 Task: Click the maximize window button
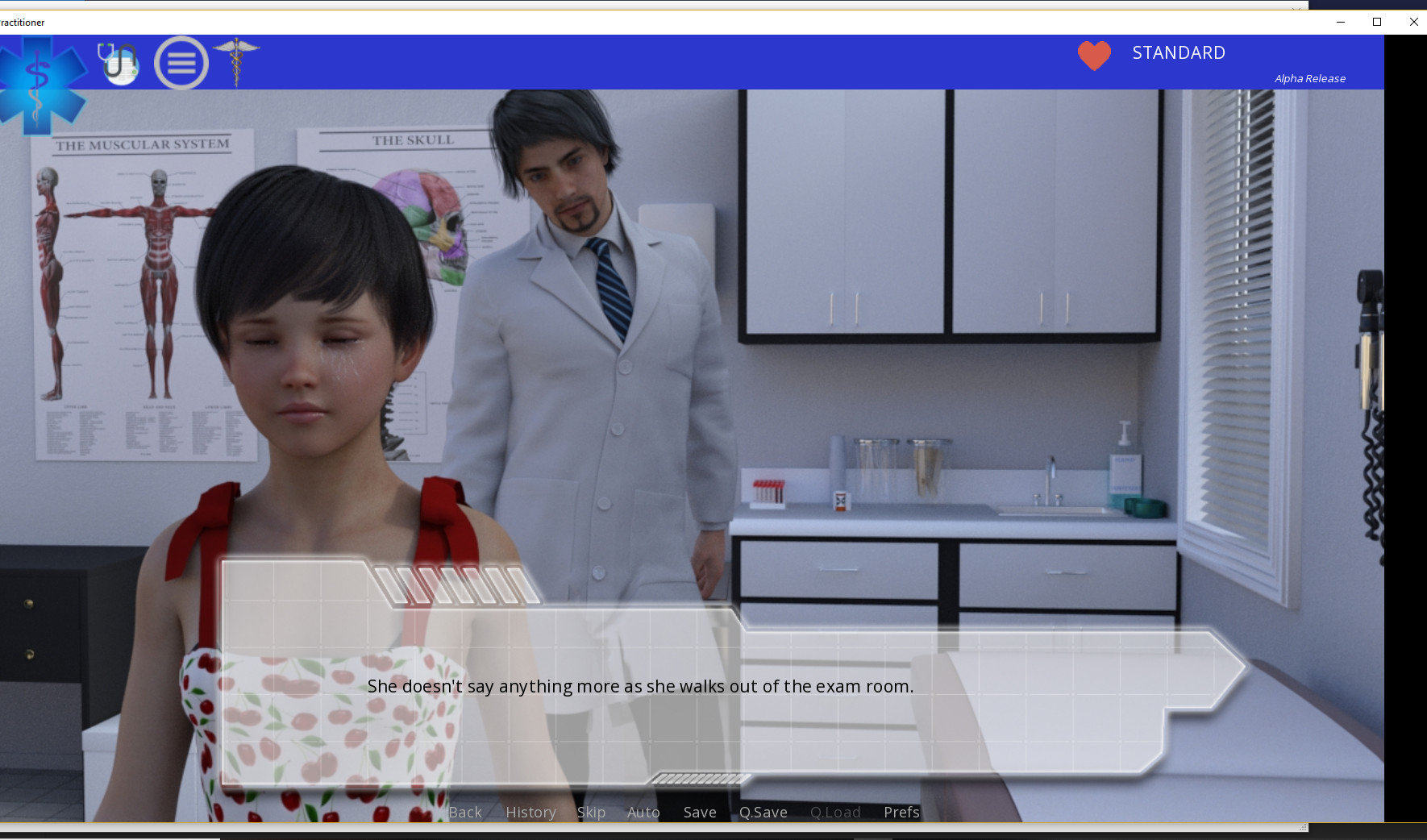[1377, 22]
